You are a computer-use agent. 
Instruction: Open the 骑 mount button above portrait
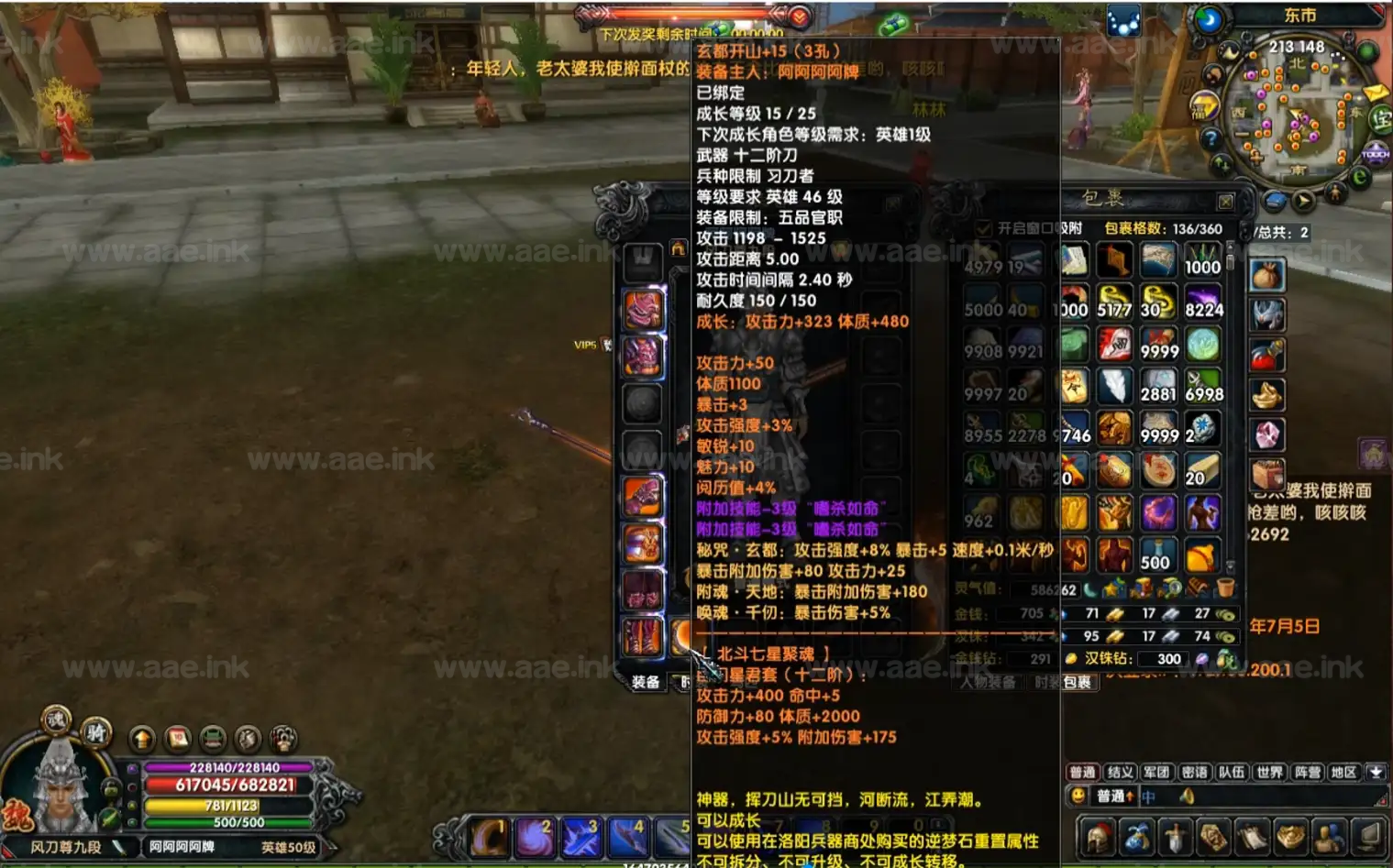(x=94, y=731)
